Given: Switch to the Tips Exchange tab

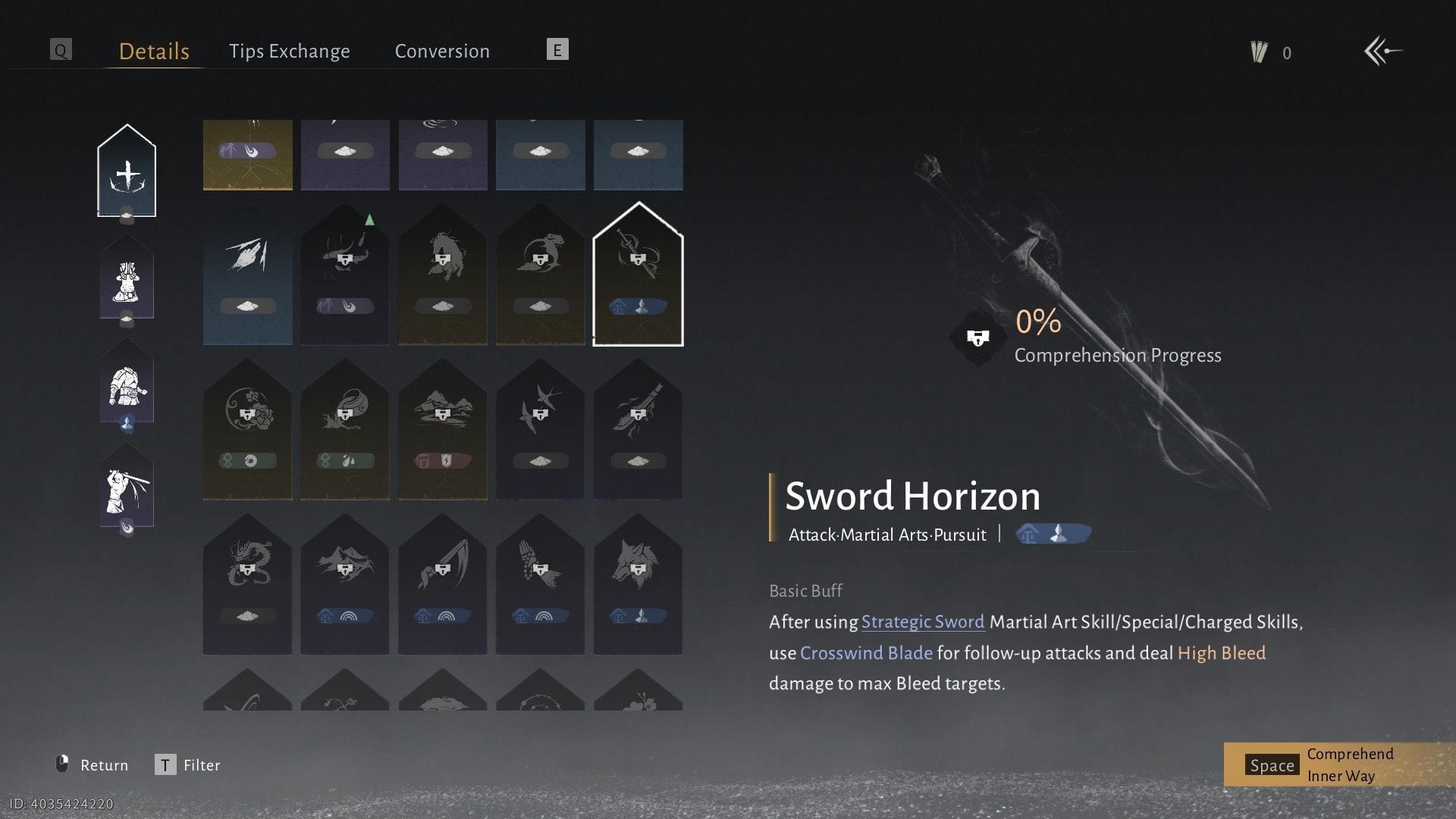Looking at the screenshot, I should (x=289, y=51).
